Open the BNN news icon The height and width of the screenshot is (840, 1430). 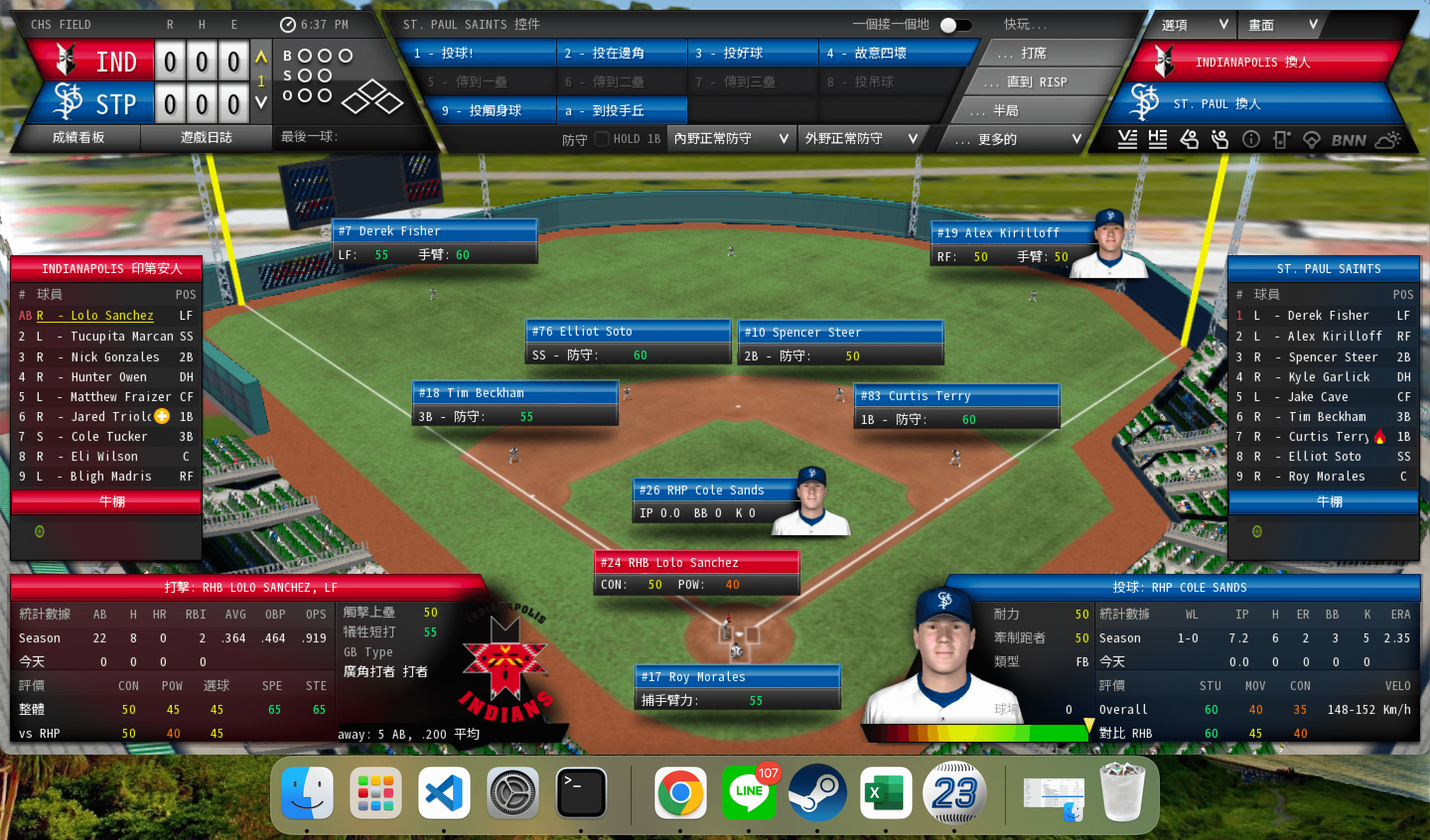point(1348,140)
